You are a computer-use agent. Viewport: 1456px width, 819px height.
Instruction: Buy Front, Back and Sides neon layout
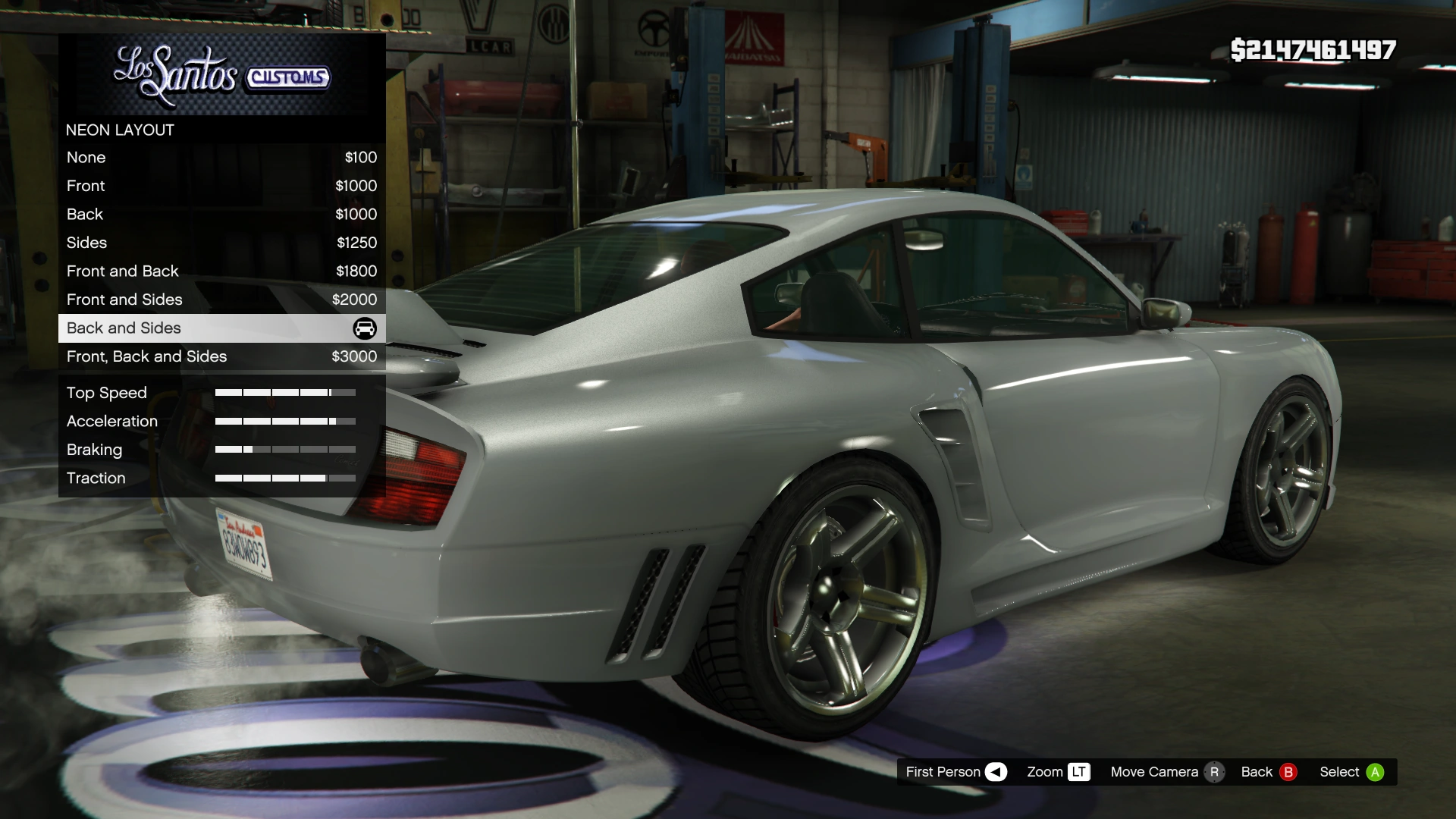(221, 356)
